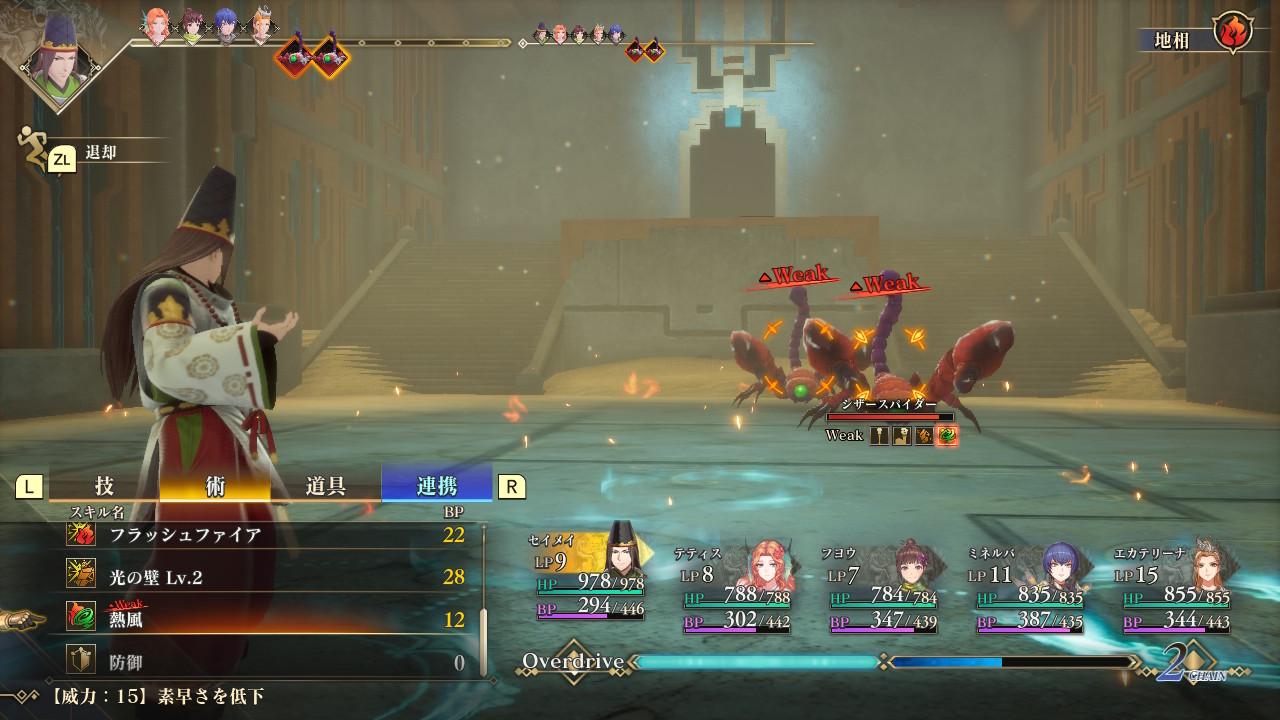
Task: Switch to the 連携 combo tab
Action: [x=437, y=486]
